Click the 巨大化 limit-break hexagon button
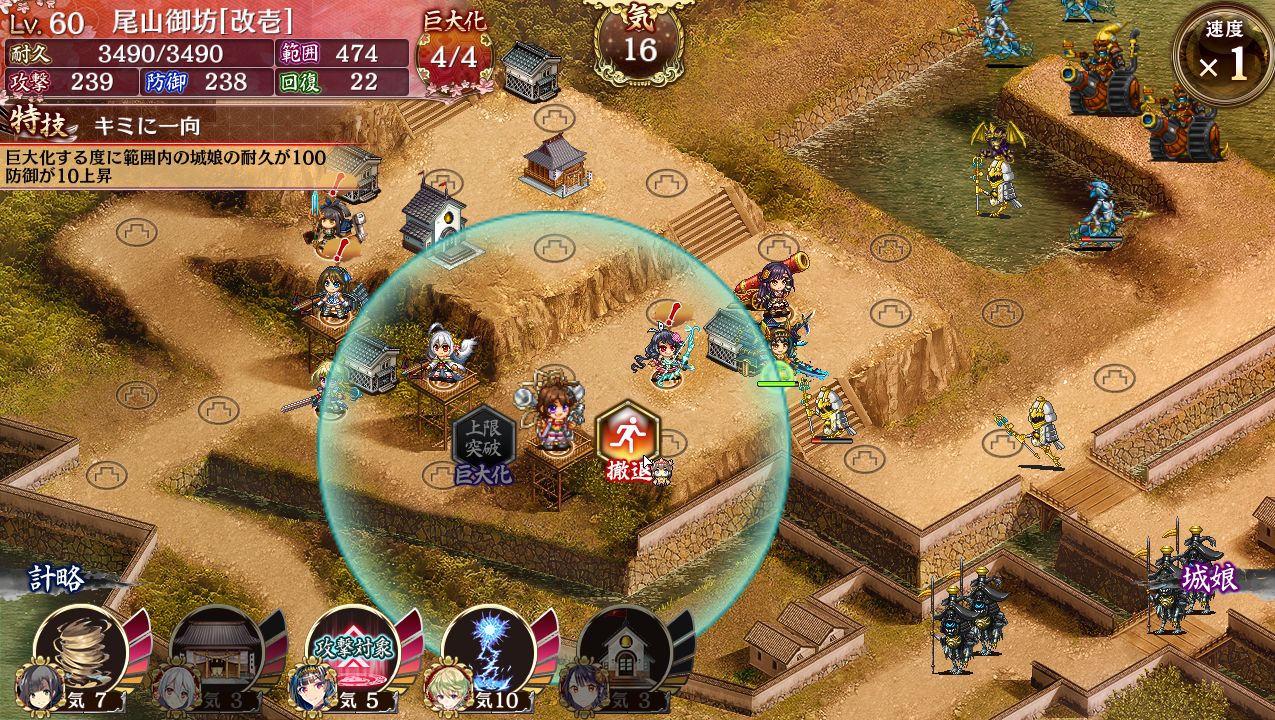 coord(484,440)
